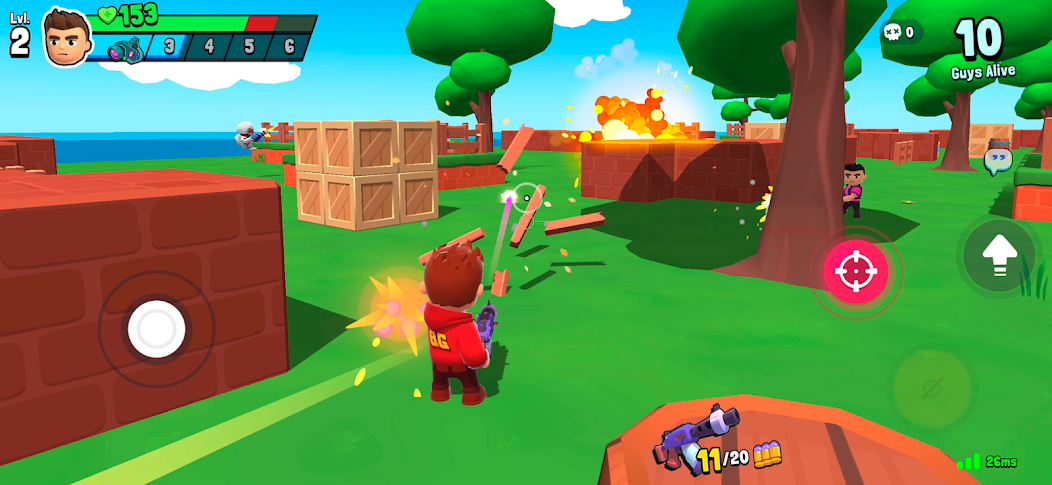
Task: Choose weapon slot number 5
Action: 248,47
